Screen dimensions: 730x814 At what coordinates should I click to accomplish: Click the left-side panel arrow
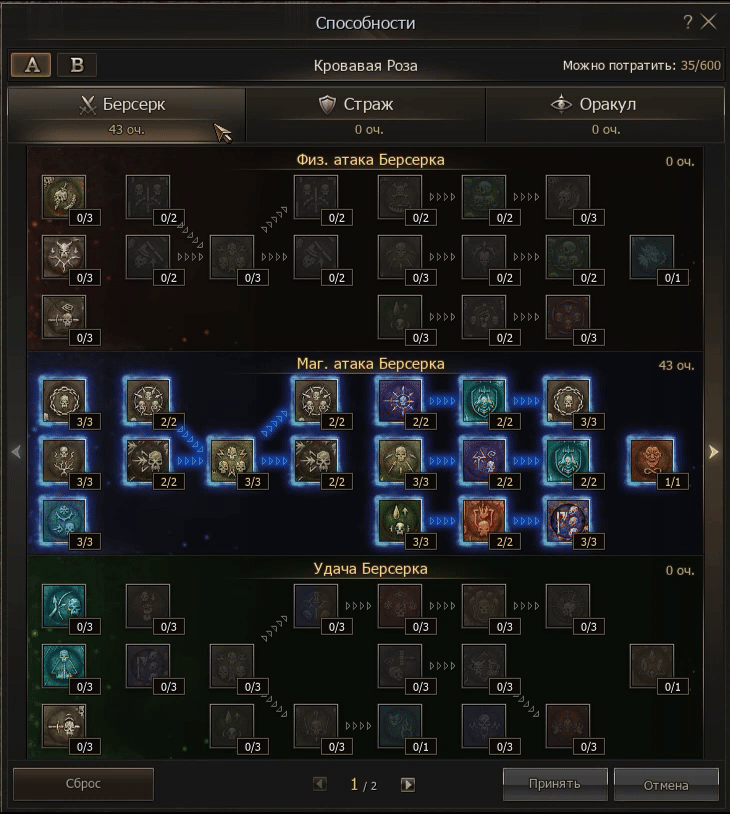[16, 452]
